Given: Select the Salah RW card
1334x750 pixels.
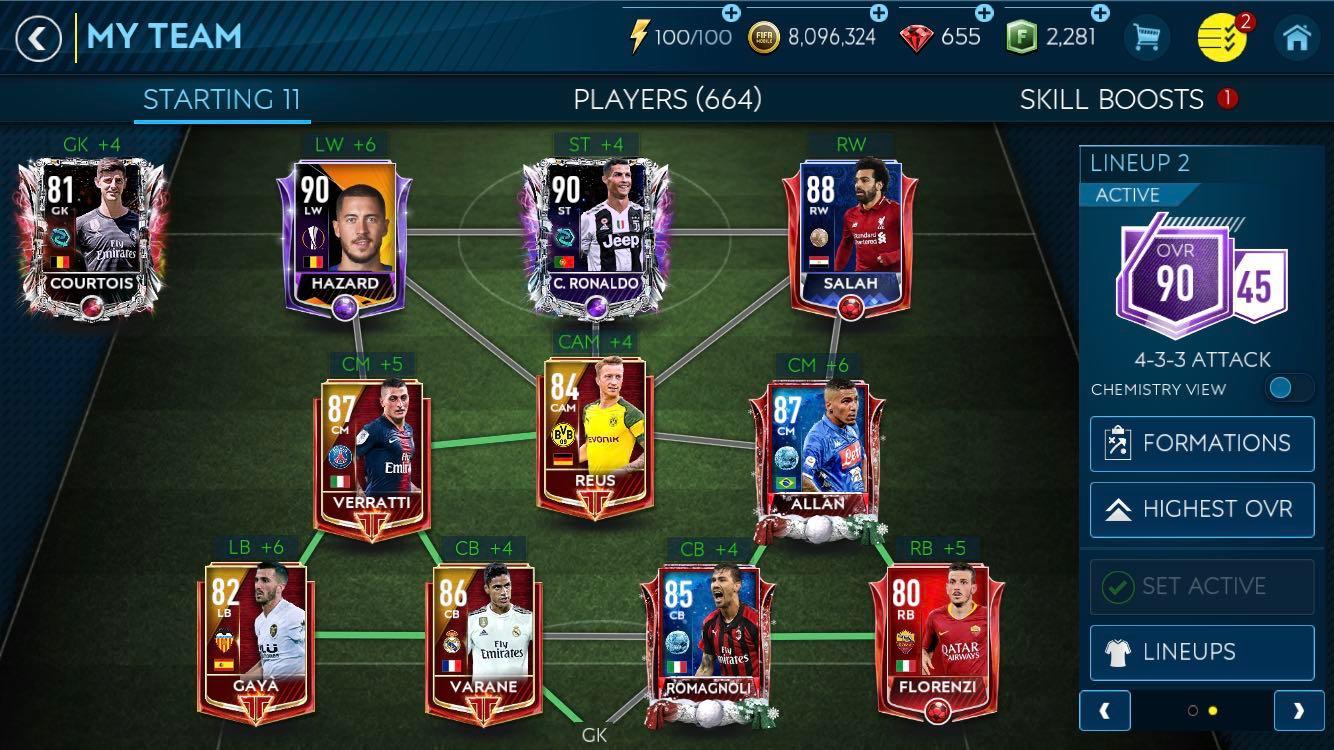Looking at the screenshot, I should tap(850, 235).
